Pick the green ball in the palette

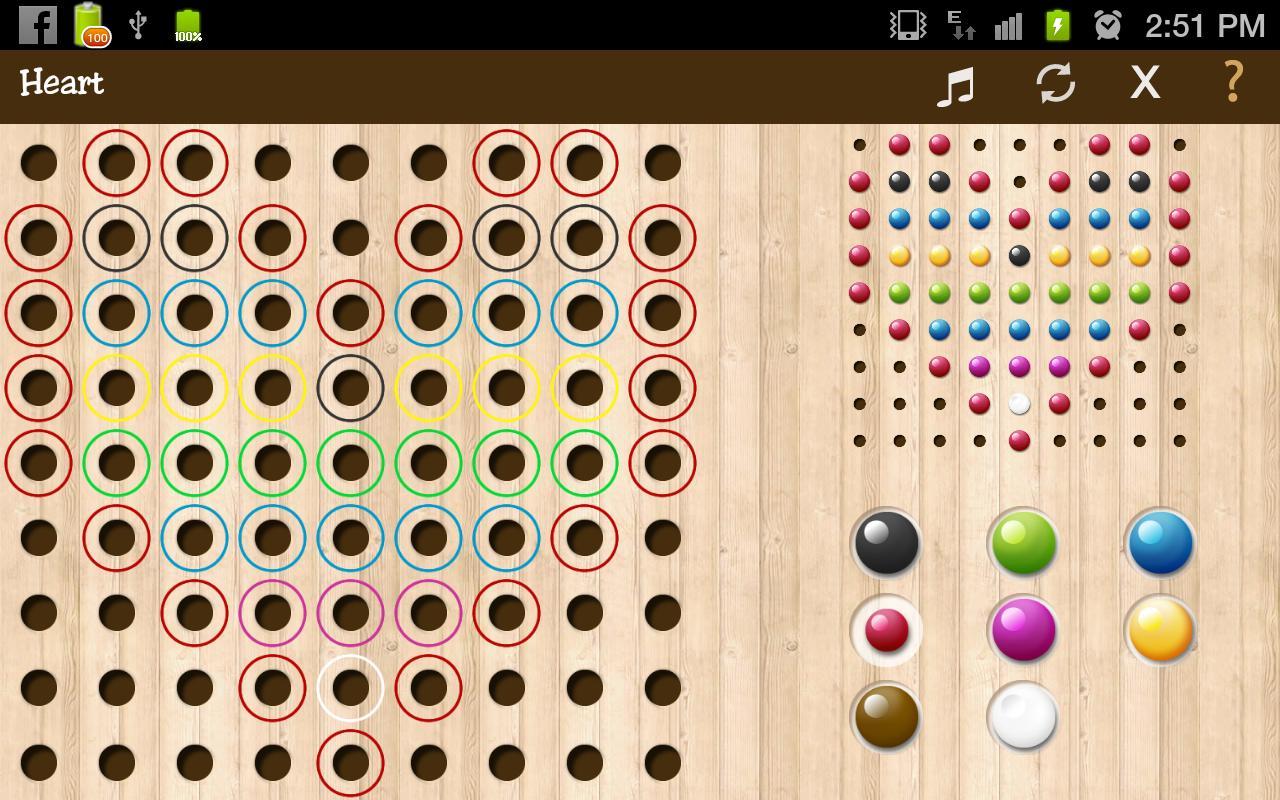(x=1022, y=543)
